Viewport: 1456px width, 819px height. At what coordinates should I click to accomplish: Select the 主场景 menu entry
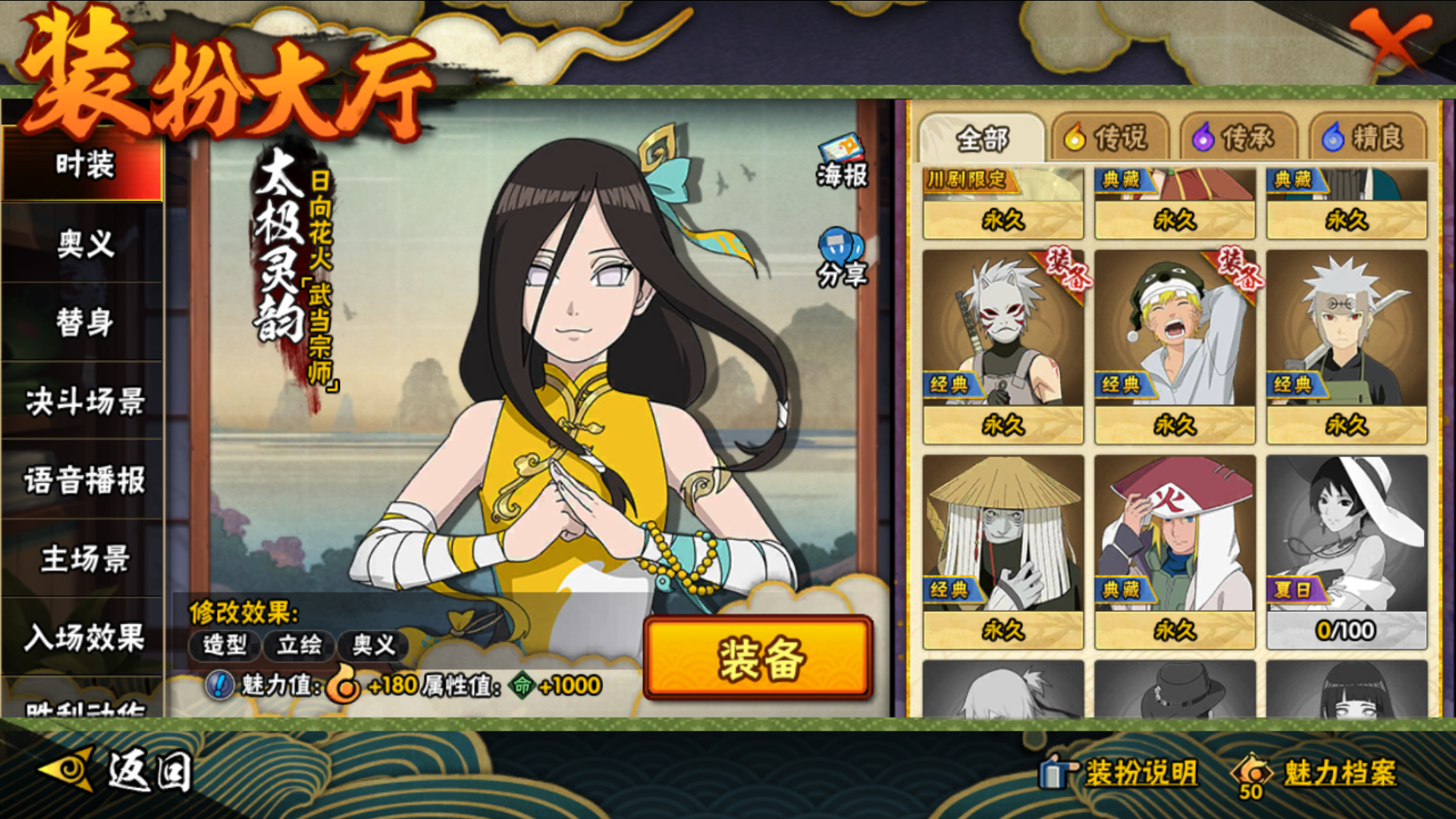coord(83,559)
